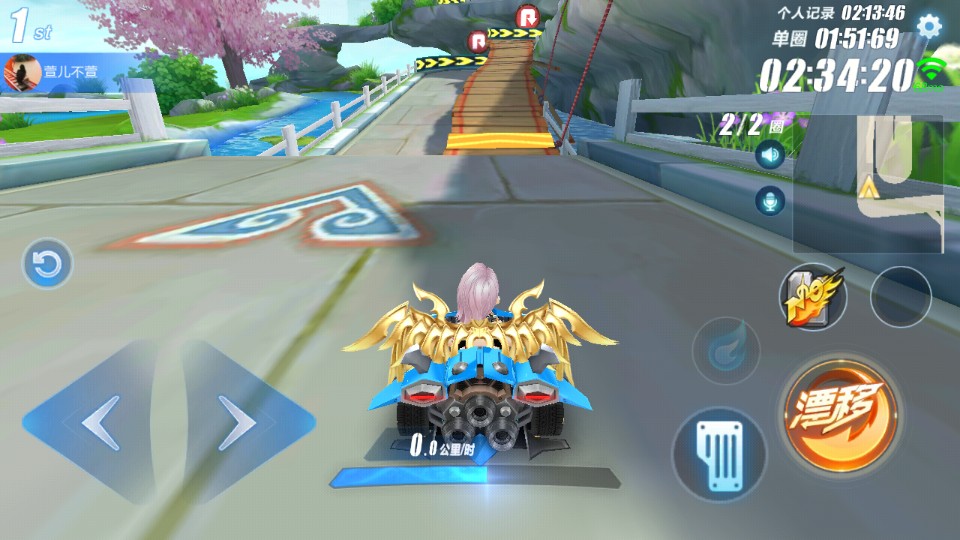This screenshot has width=960, height=540.
Task: Tap the empty round item slot
Action: click(900, 297)
